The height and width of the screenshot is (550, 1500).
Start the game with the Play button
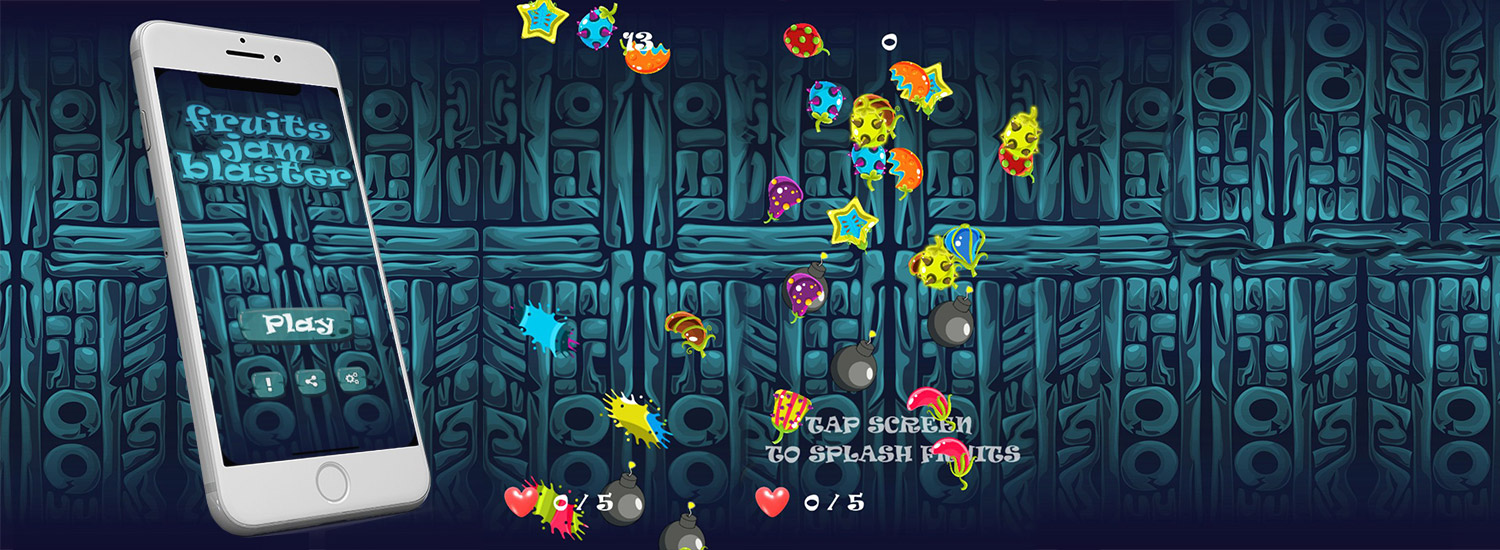click(297, 324)
